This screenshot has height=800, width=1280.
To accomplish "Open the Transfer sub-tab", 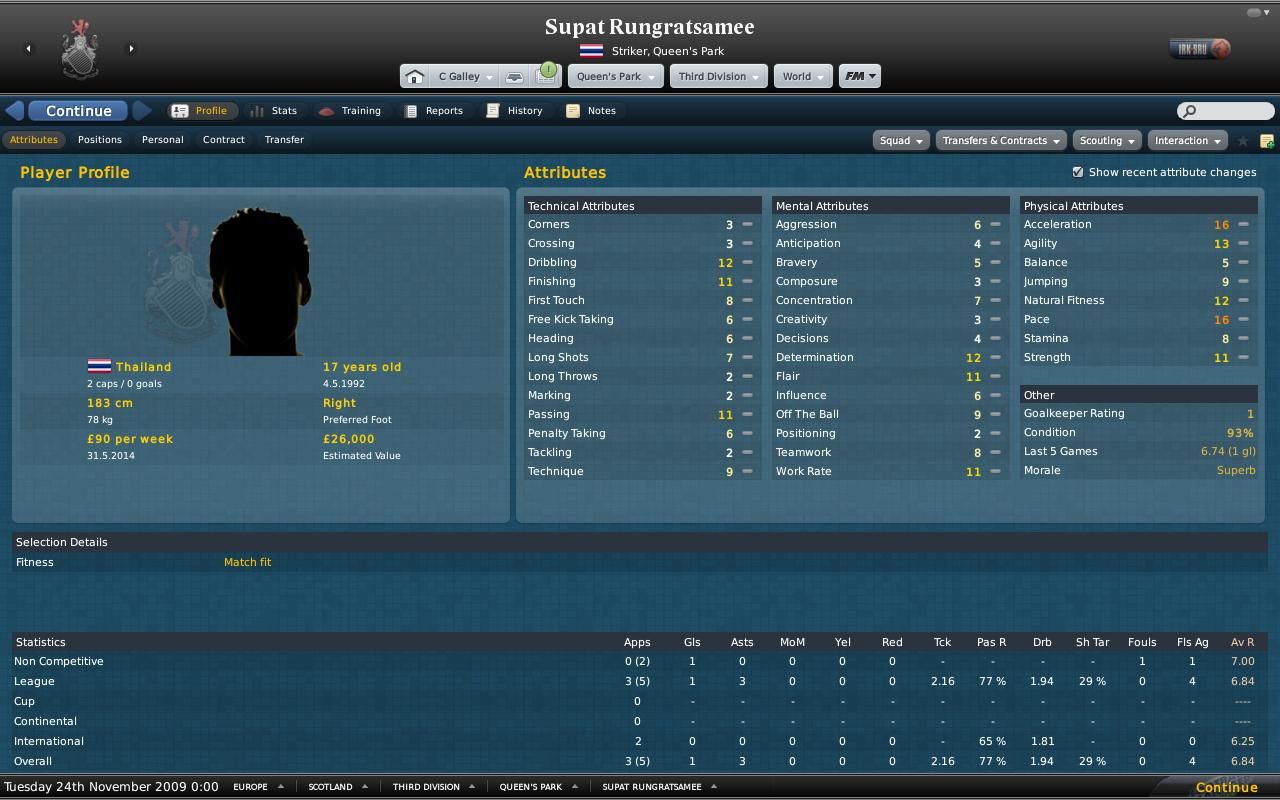I will [284, 140].
